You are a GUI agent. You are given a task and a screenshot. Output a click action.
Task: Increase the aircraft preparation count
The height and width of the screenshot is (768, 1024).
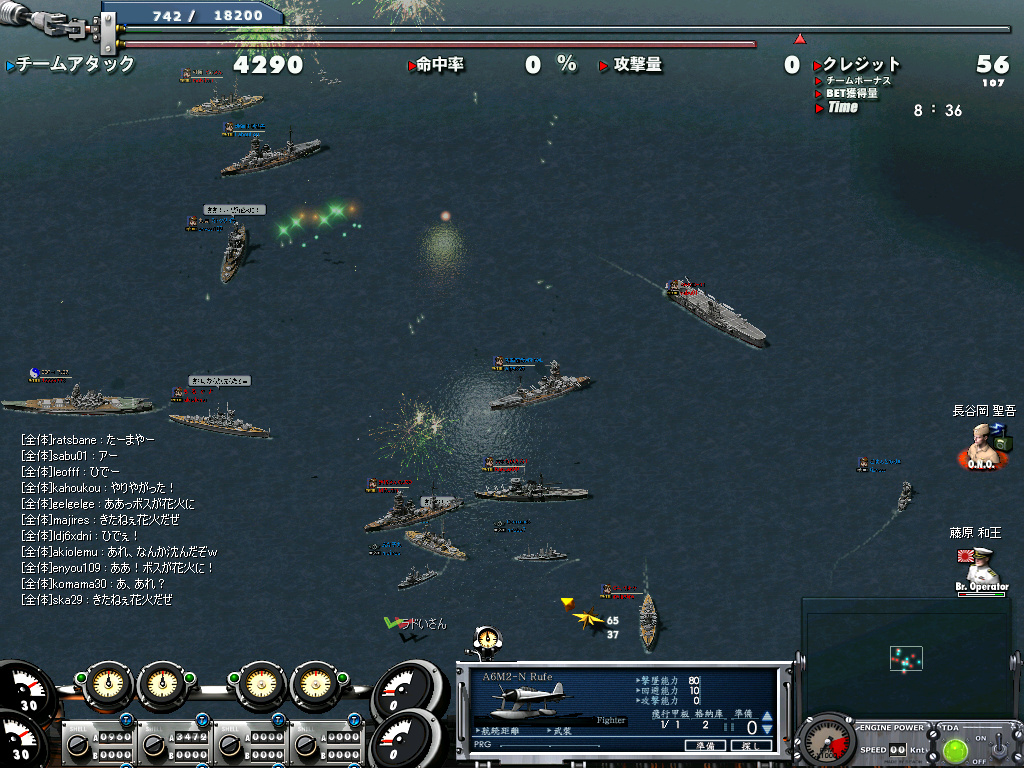[767, 716]
